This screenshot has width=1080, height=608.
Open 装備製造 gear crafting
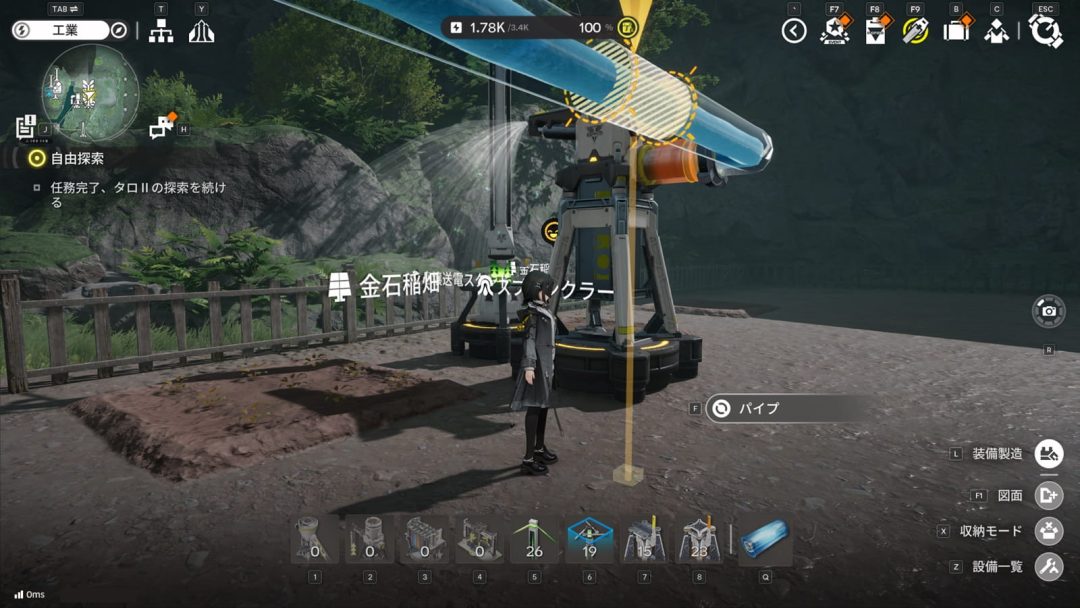pyautogui.click(x=1048, y=454)
